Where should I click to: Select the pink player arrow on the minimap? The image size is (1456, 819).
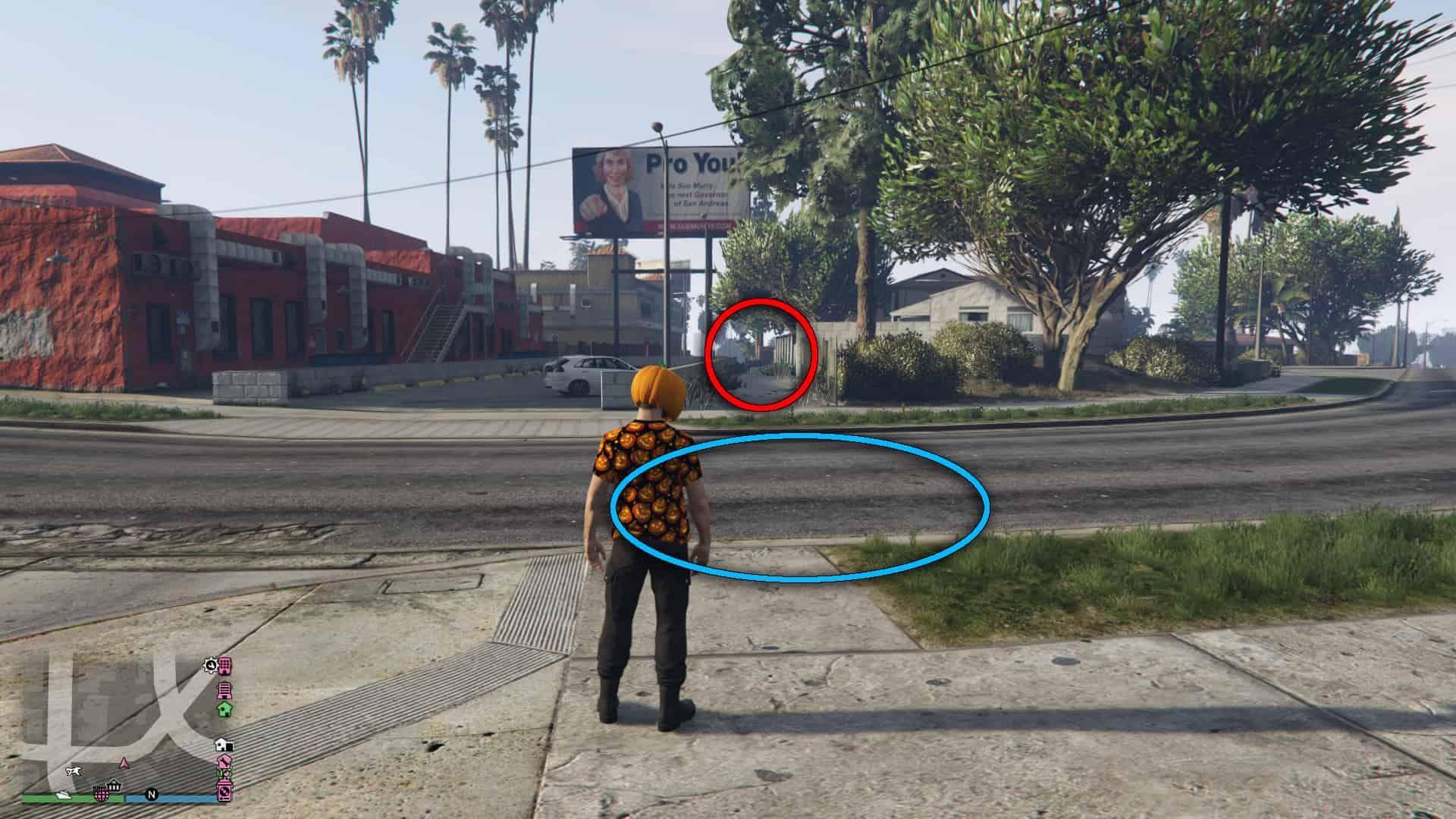(x=124, y=764)
